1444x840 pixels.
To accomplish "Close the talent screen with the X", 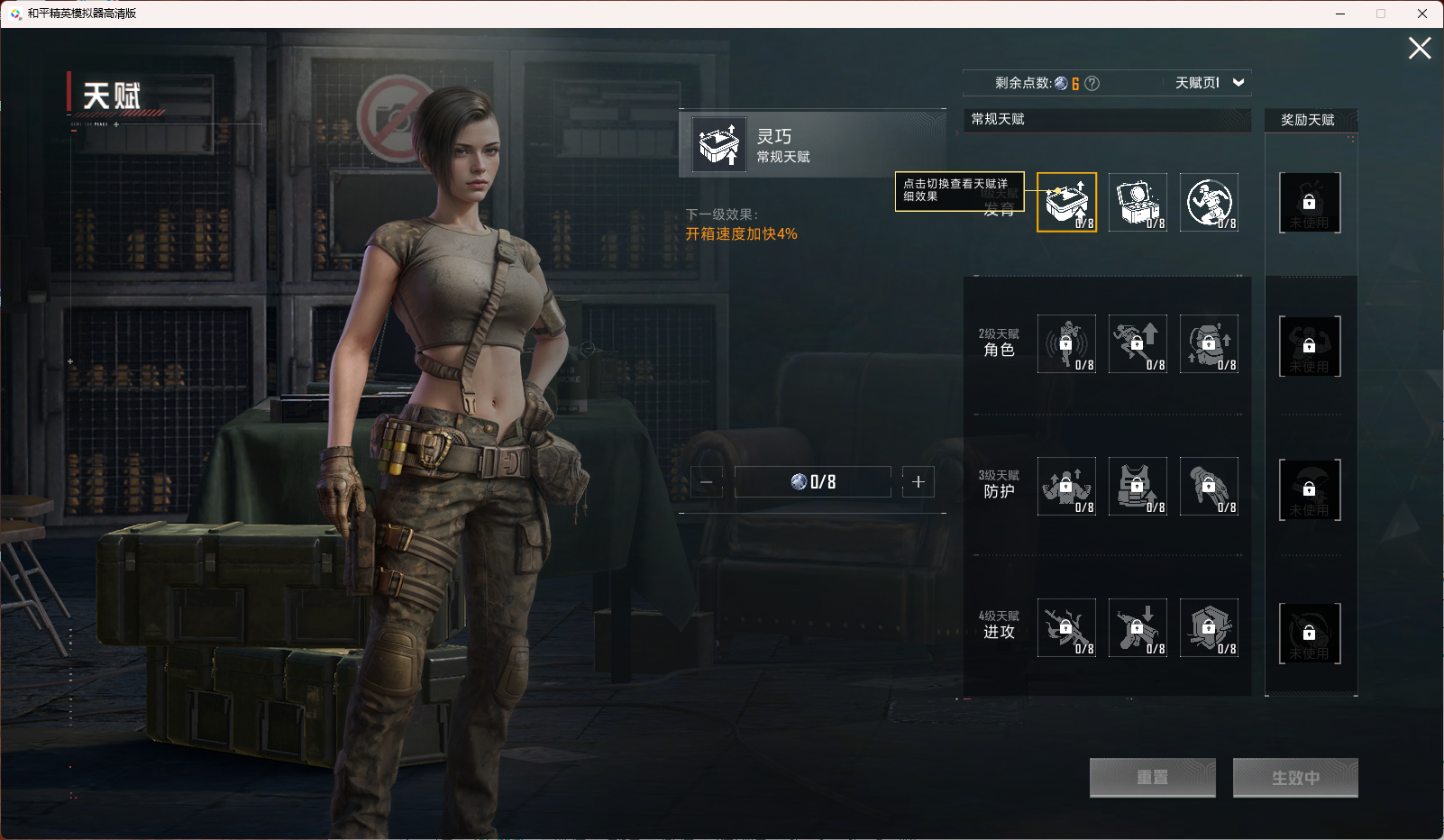I will coord(1420,49).
